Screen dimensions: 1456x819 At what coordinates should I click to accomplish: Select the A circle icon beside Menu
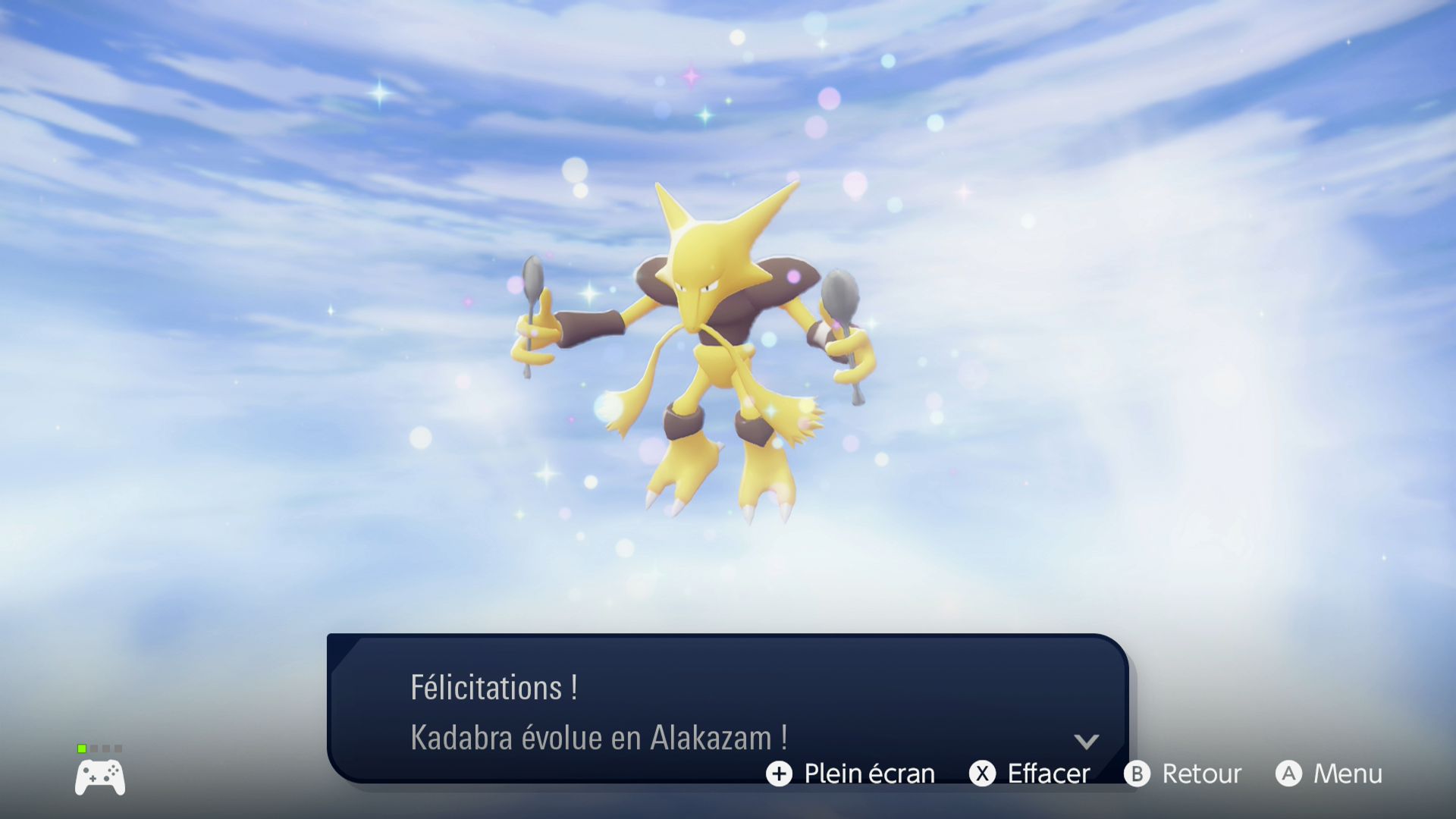click(x=1291, y=774)
